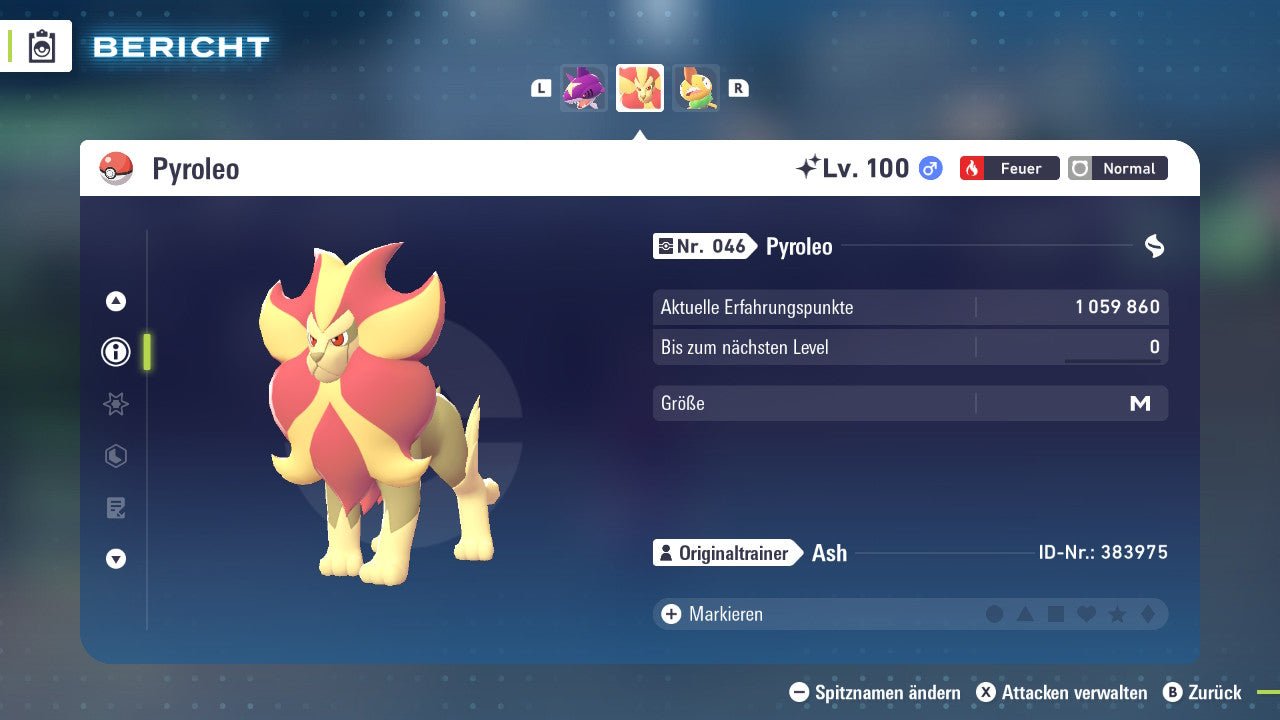Toggle the circle mark in Markieren row
The height and width of the screenshot is (720, 1280).
point(994,614)
